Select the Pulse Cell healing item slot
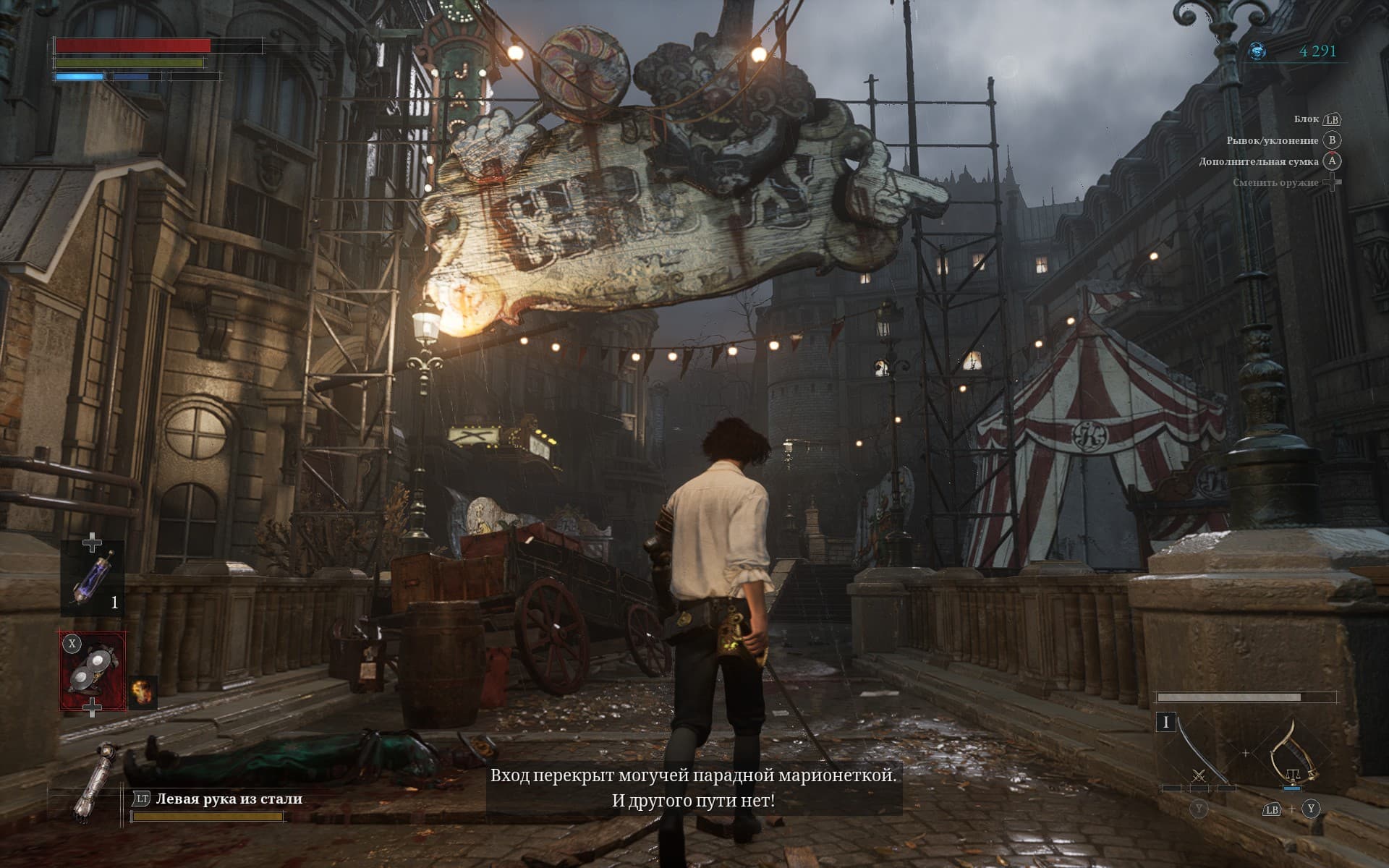The height and width of the screenshot is (868, 1389). (93, 579)
